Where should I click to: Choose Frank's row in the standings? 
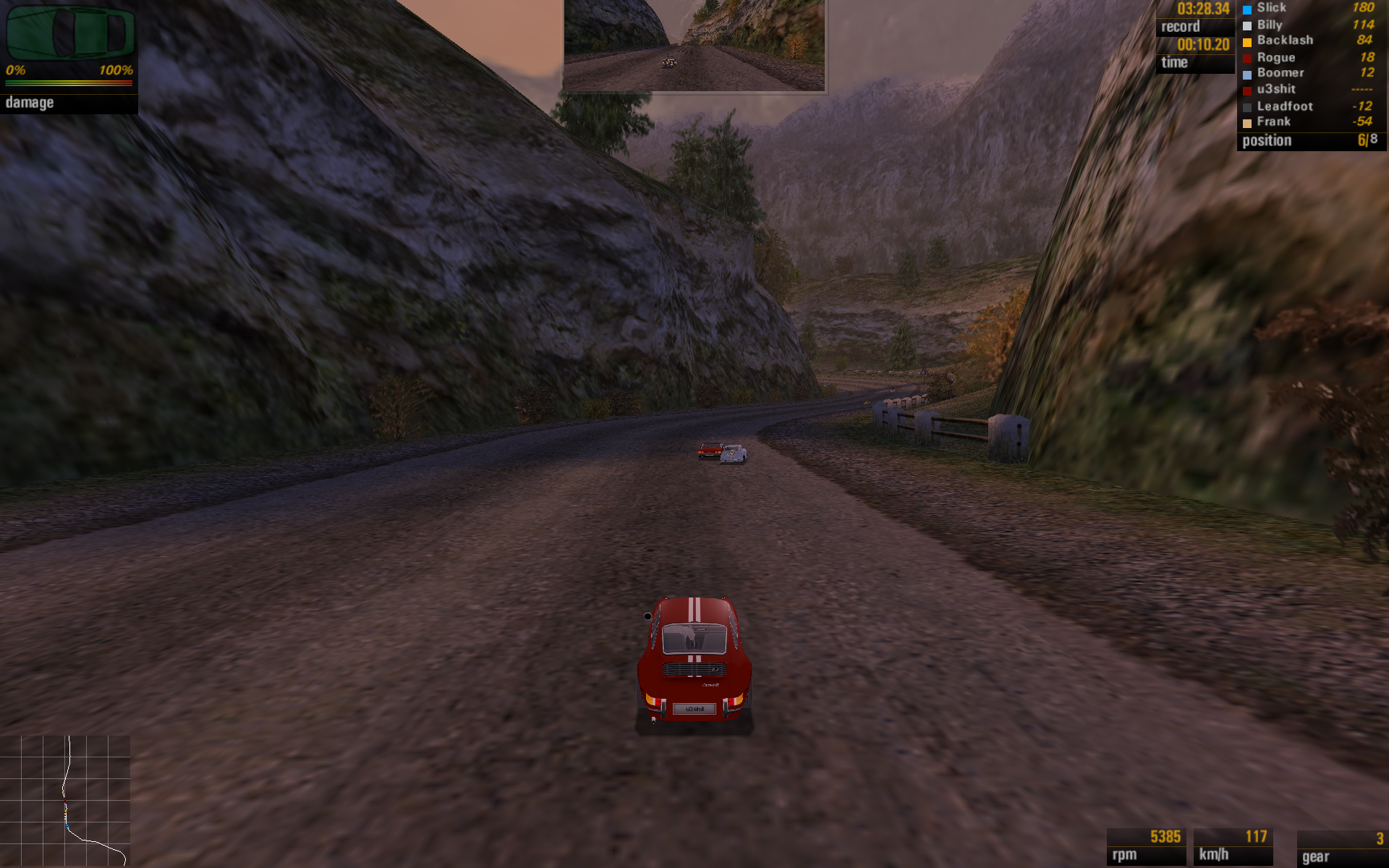[1309, 122]
